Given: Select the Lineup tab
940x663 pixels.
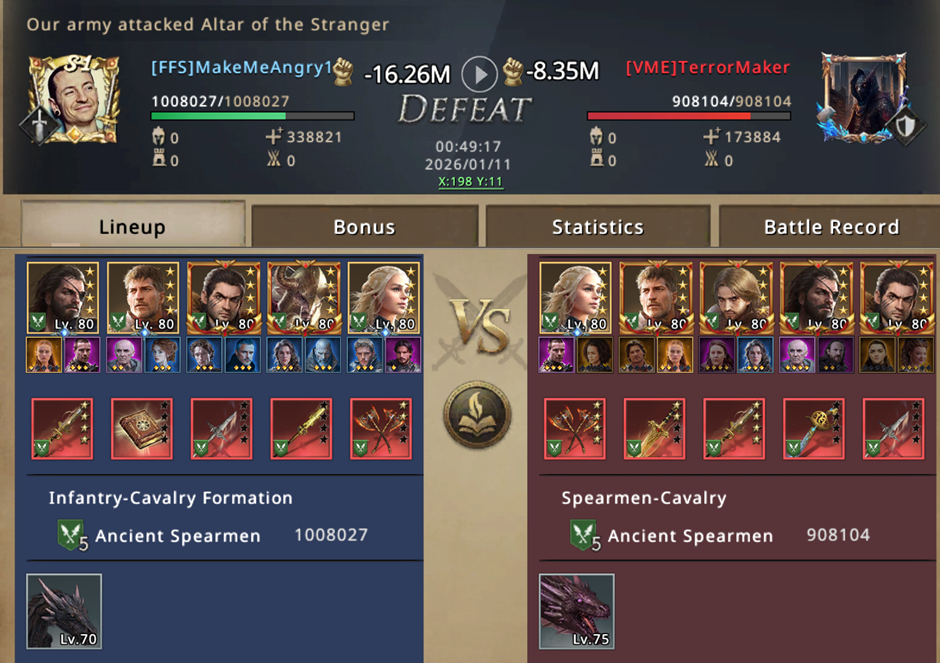Looking at the screenshot, I should click(x=132, y=227).
